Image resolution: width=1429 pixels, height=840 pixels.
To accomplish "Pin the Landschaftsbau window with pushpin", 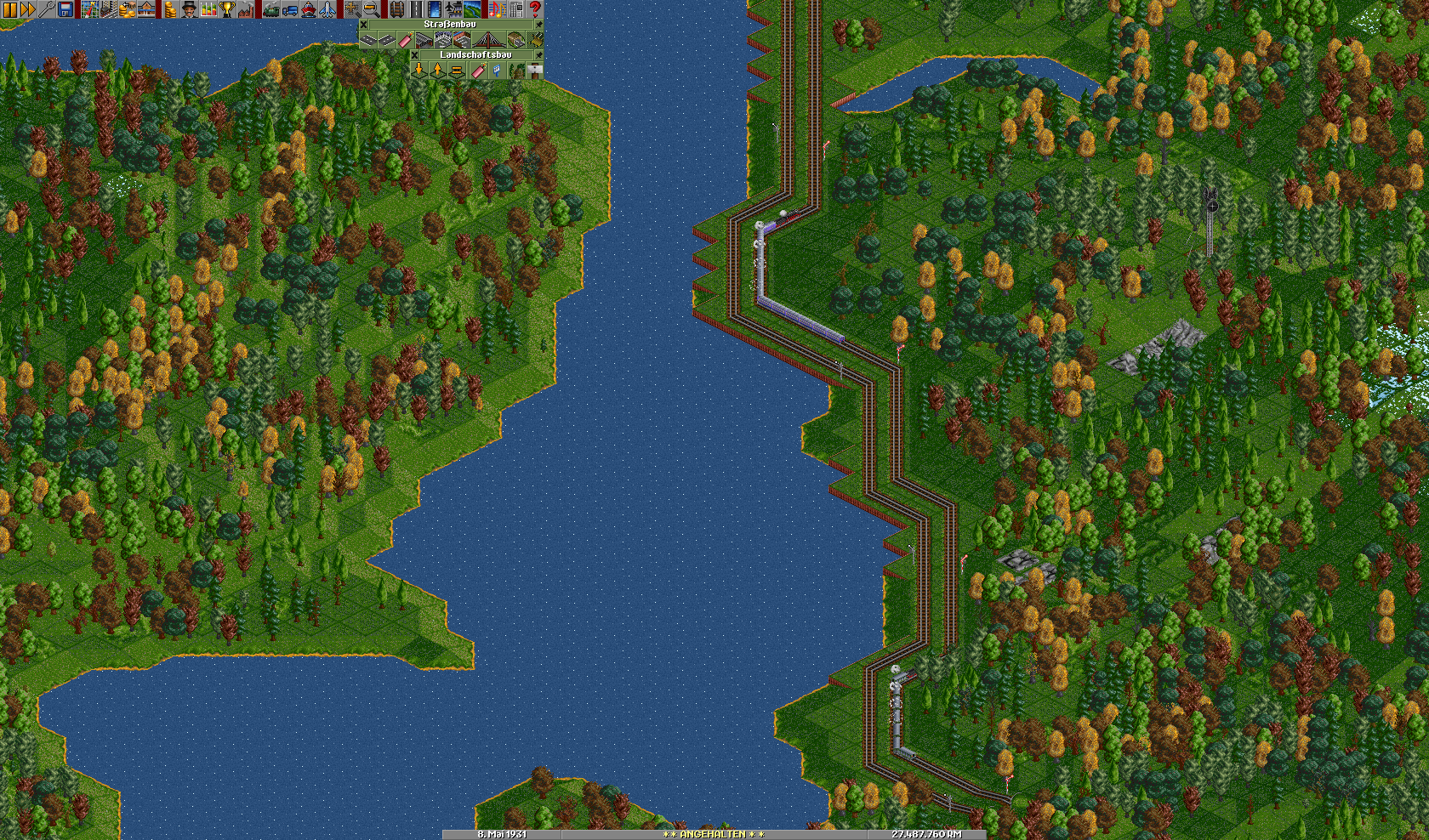I will tap(538, 55).
